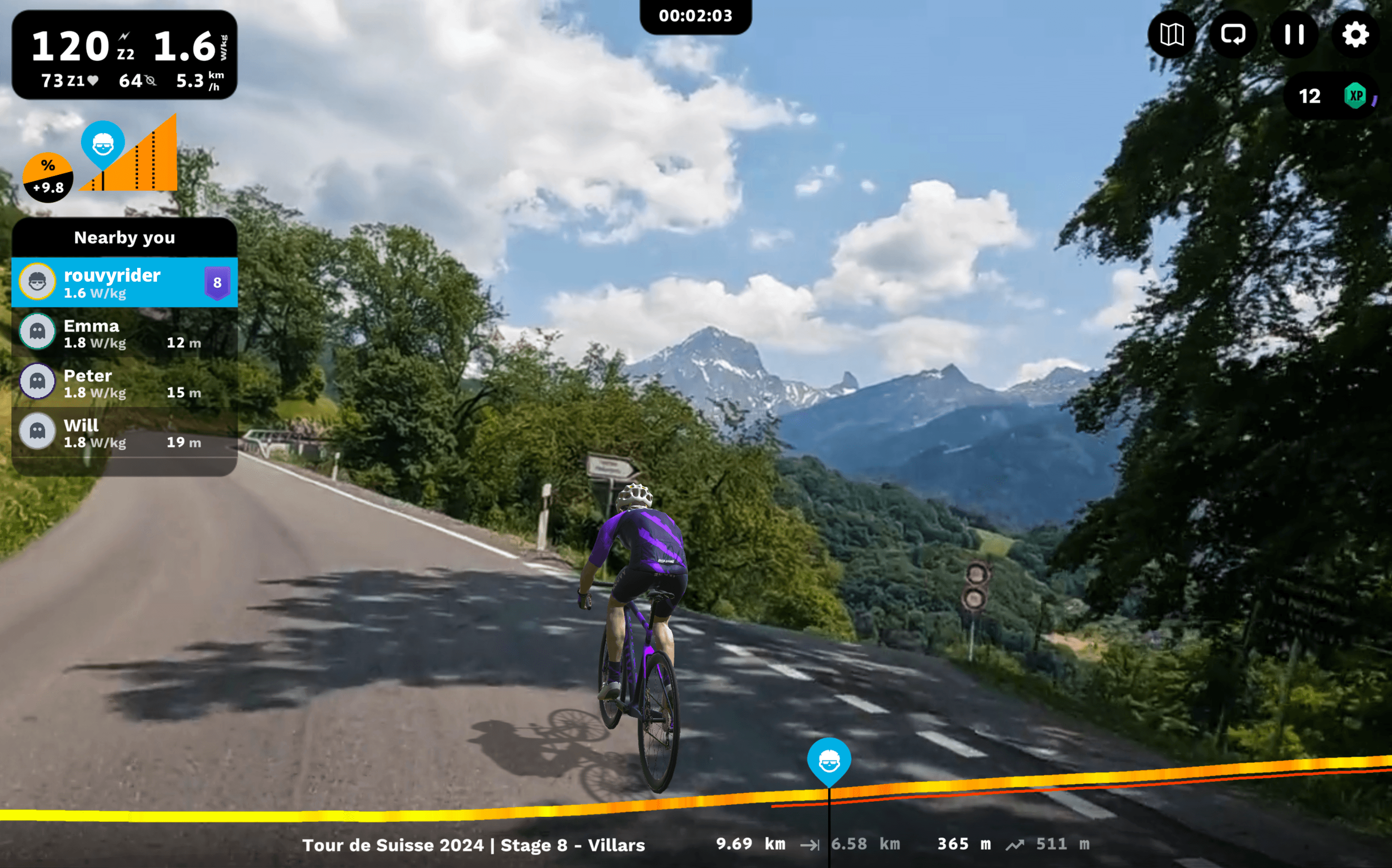
Task: Click the Nearby you panel header
Action: point(125,237)
